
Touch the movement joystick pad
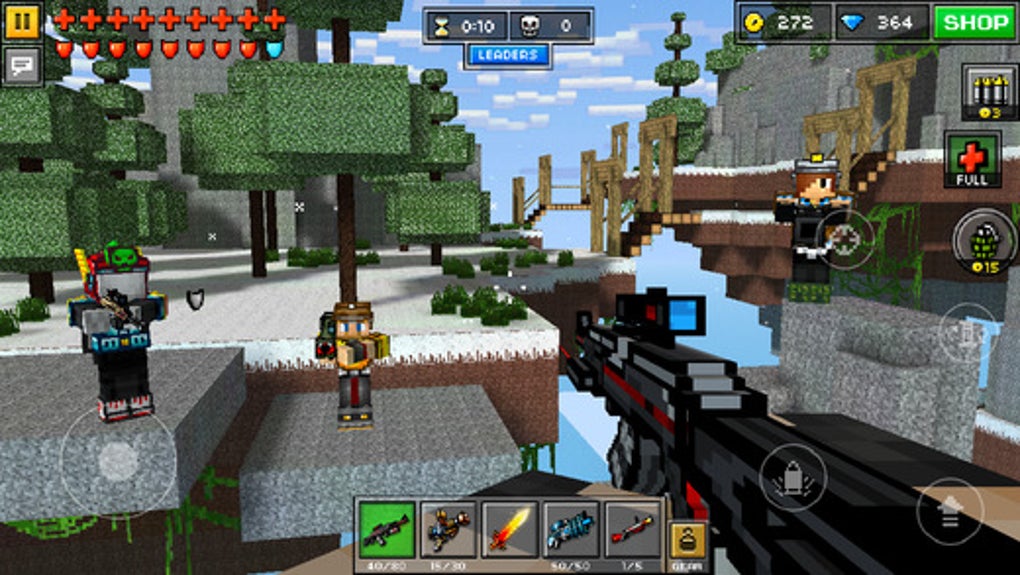pos(118,460)
